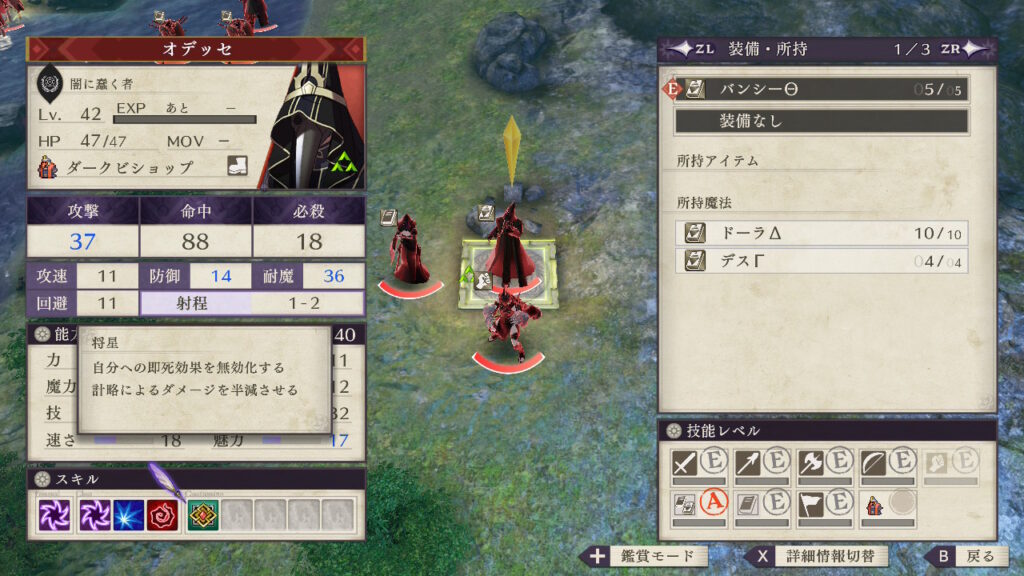Select the ドーラΔ magic entry
The height and width of the screenshot is (576, 1024).
click(x=820, y=233)
